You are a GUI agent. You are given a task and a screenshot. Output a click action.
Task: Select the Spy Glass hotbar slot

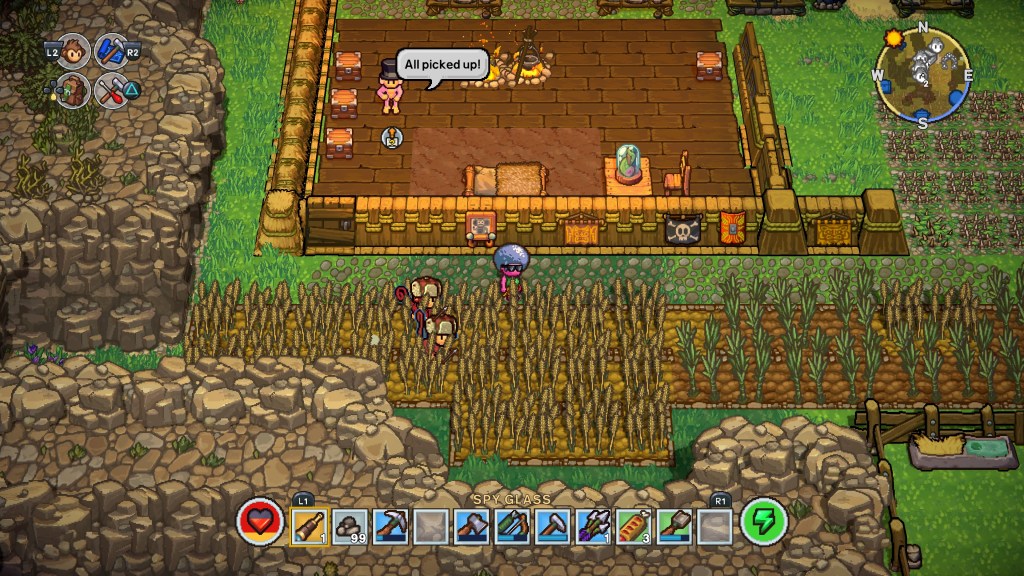310,525
